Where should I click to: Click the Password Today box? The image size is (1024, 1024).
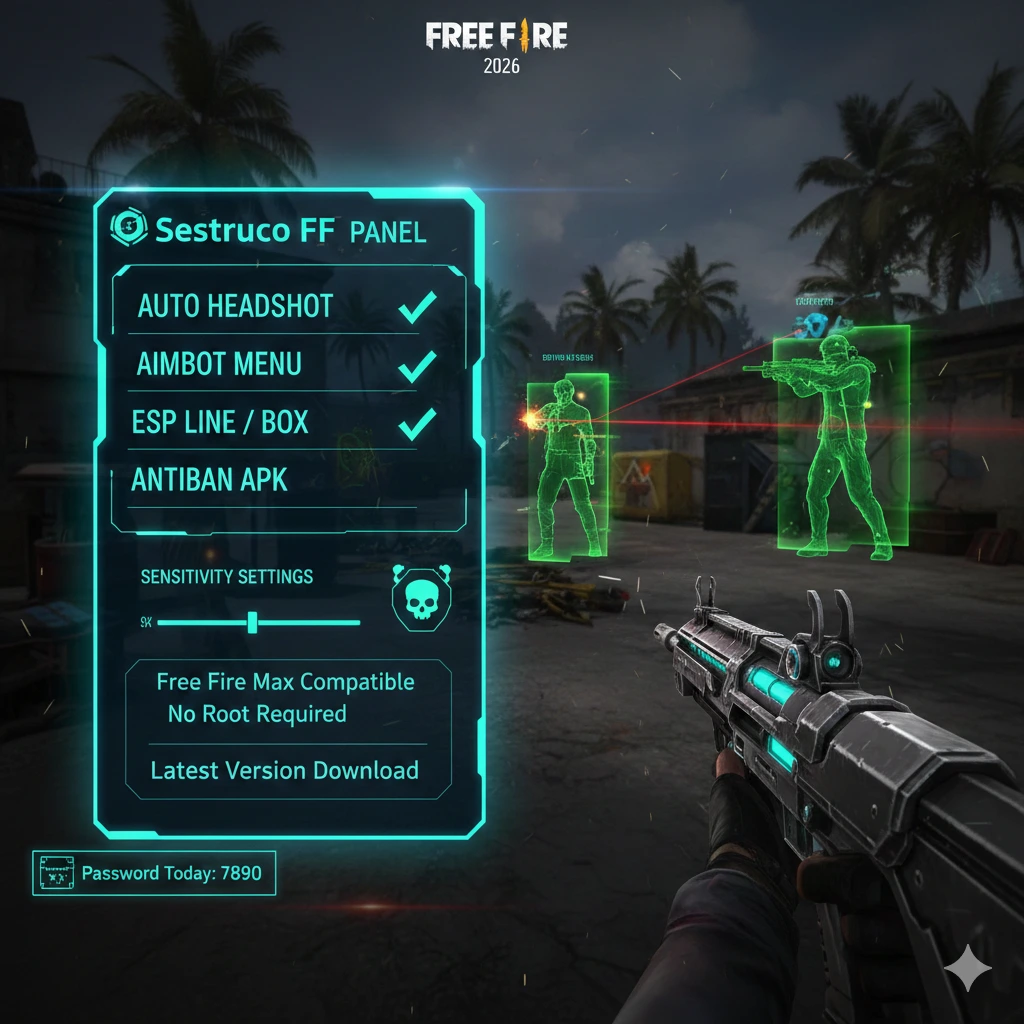point(154,873)
